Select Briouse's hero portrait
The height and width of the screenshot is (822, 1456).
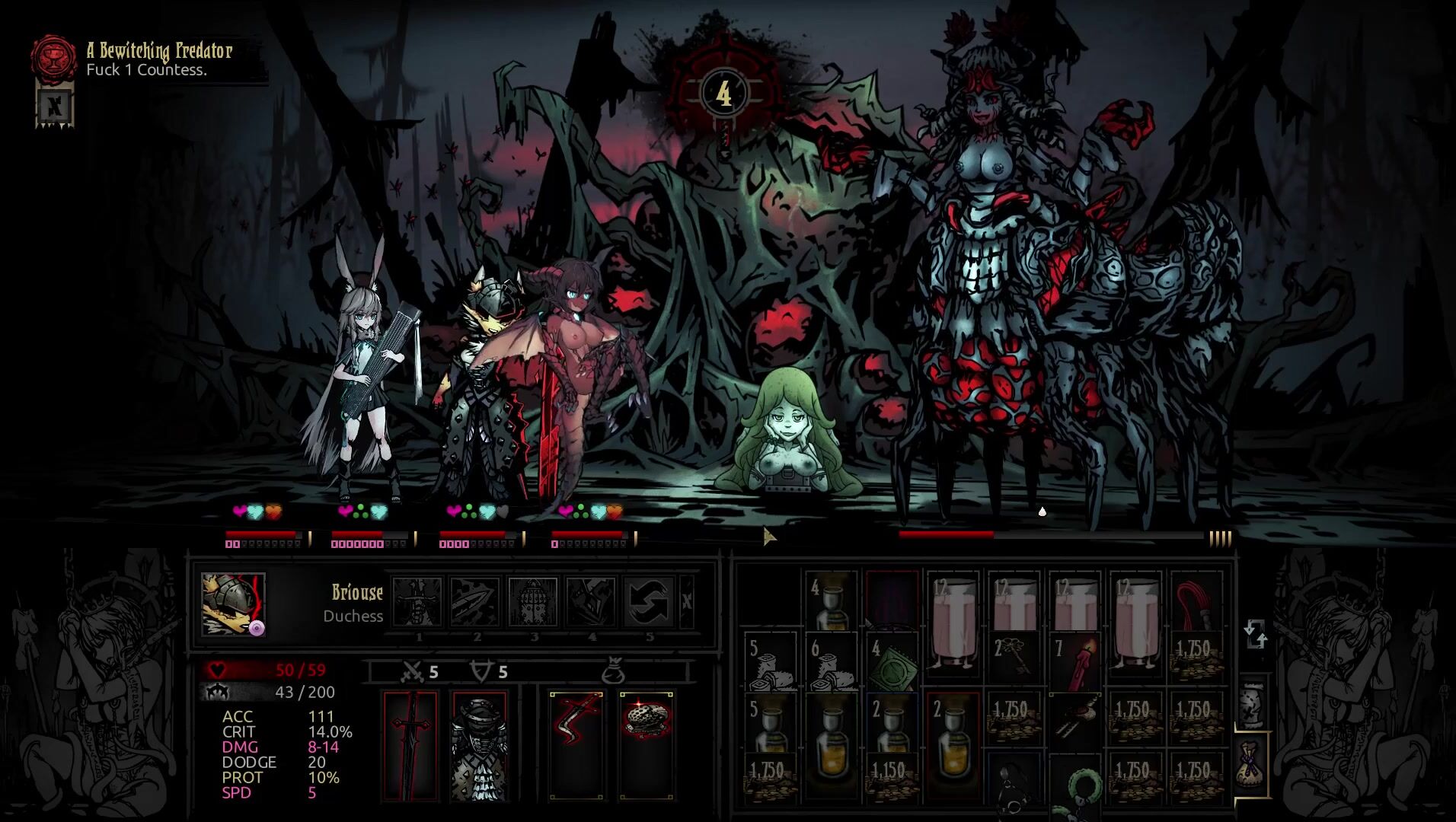(x=233, y=604)
